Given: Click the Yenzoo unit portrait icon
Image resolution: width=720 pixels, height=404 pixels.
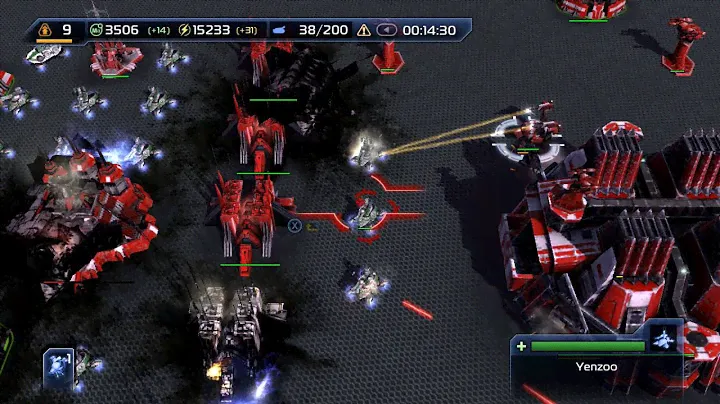Looking at the screenshot, I should point(665,338).
